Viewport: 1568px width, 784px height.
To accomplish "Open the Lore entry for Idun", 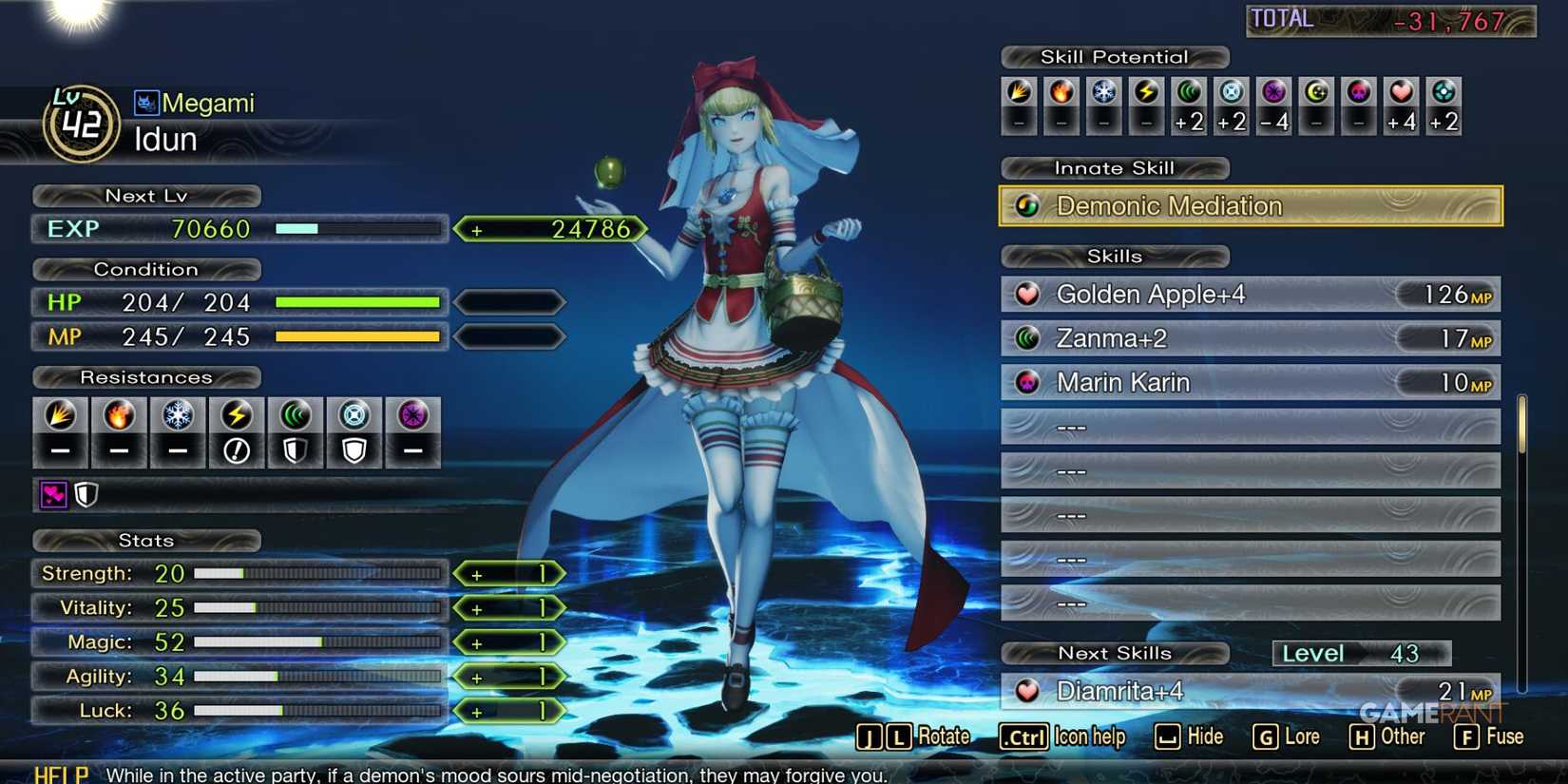I will (1287, 736).
